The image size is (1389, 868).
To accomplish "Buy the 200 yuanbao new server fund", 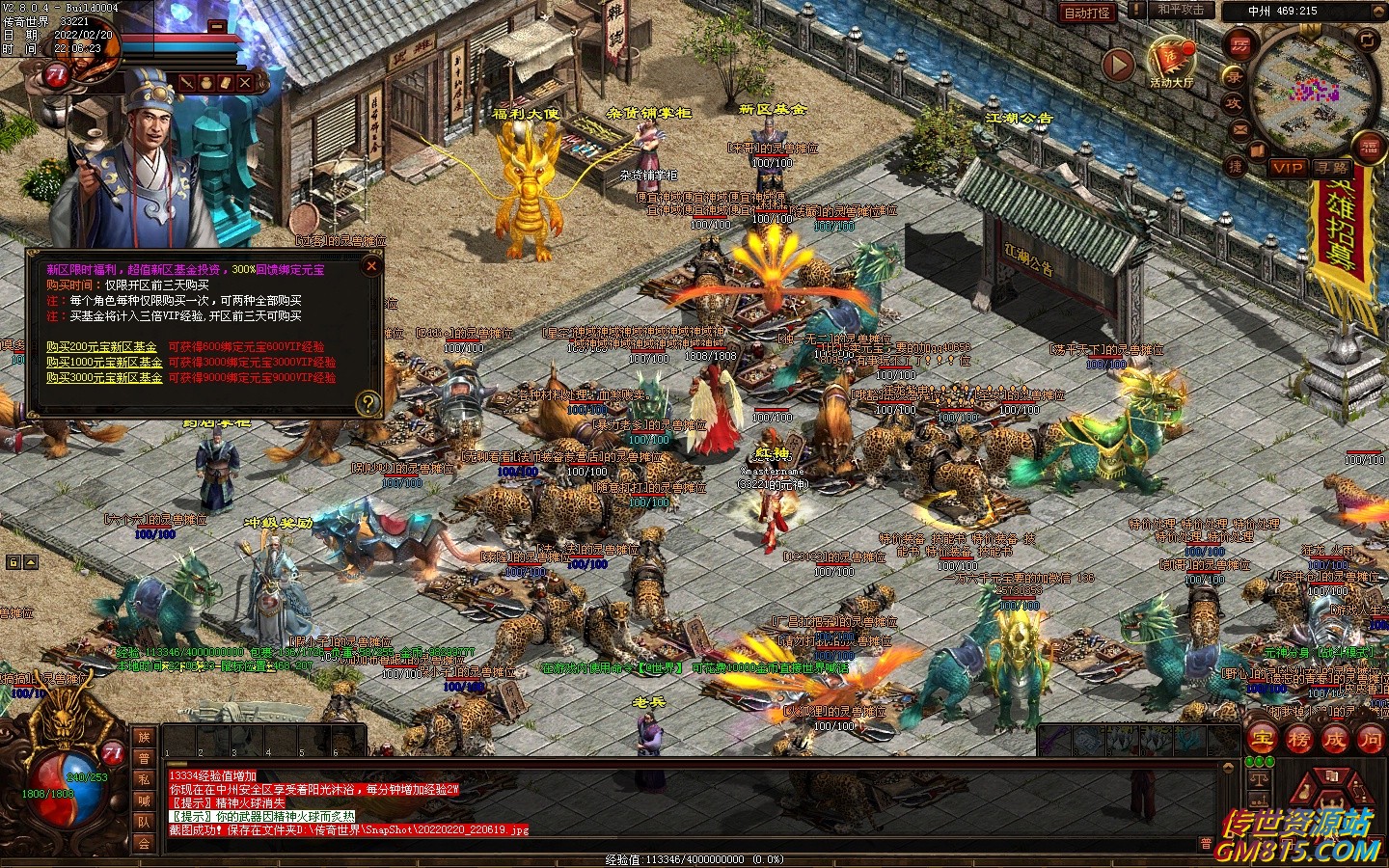I will click(102, 347).
